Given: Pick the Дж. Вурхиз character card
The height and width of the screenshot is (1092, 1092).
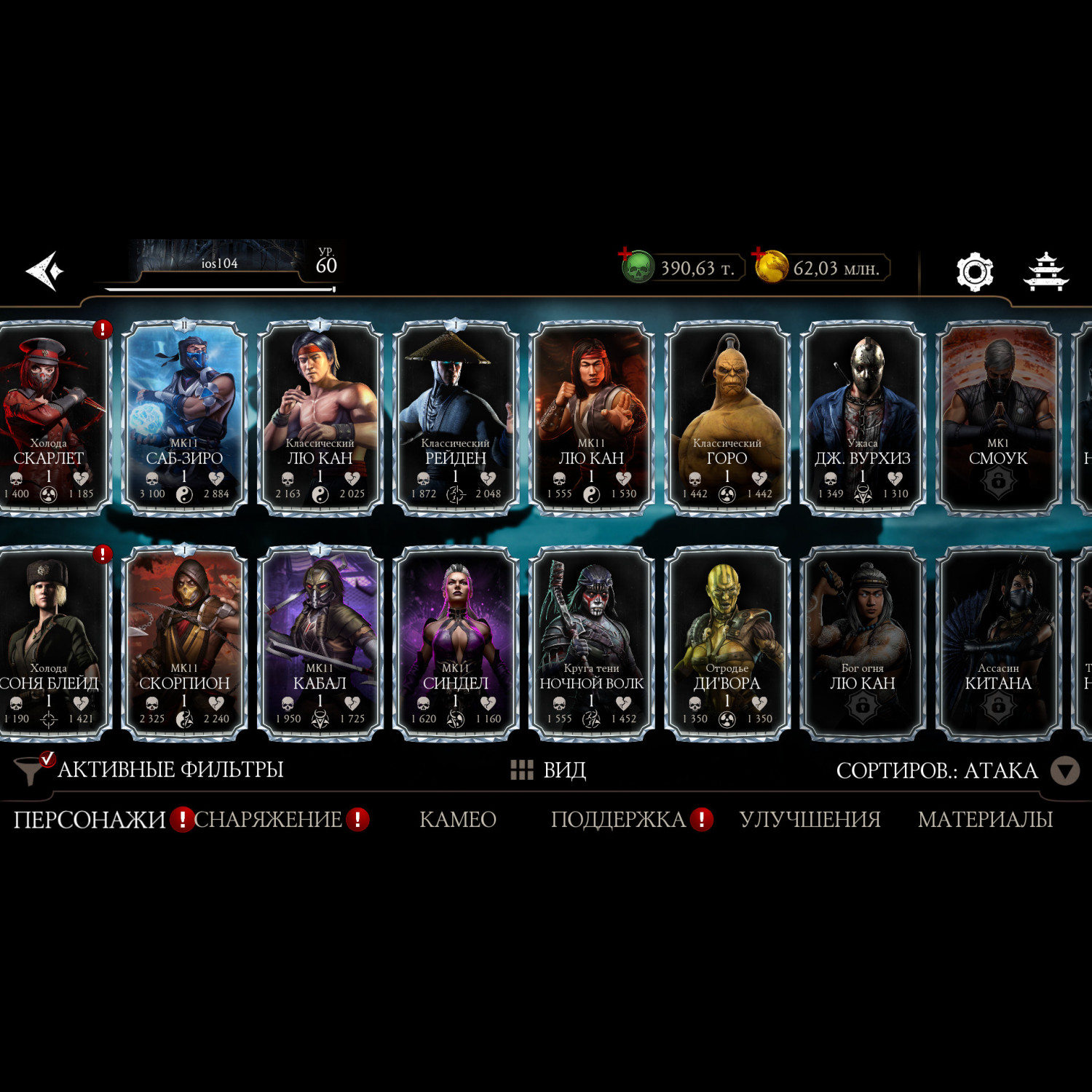Looking at the screenshot, I should point(863,419).
